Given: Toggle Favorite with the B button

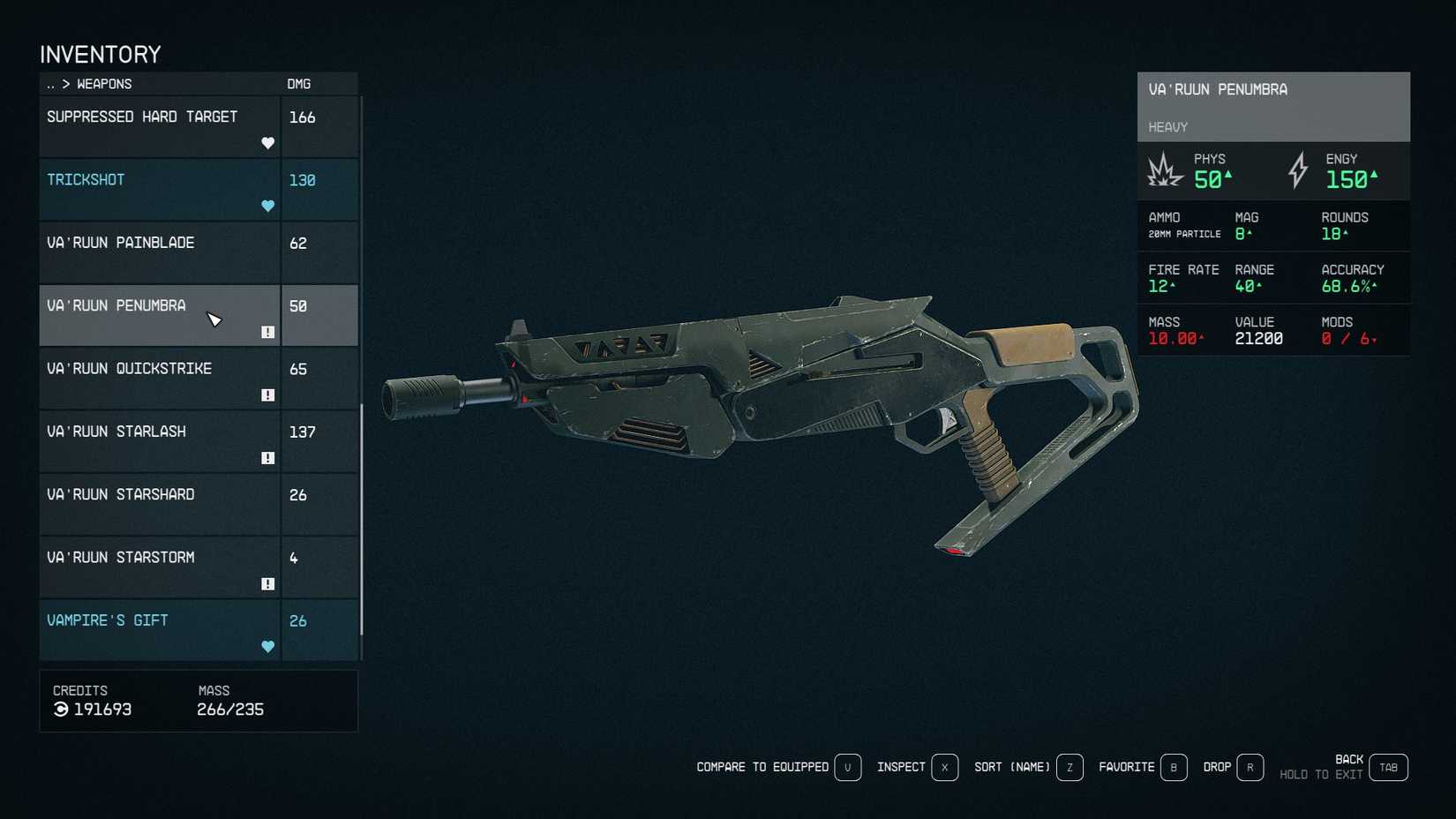Looking at the screenshot, I should pyautogui.click(x=1174, y=767).
